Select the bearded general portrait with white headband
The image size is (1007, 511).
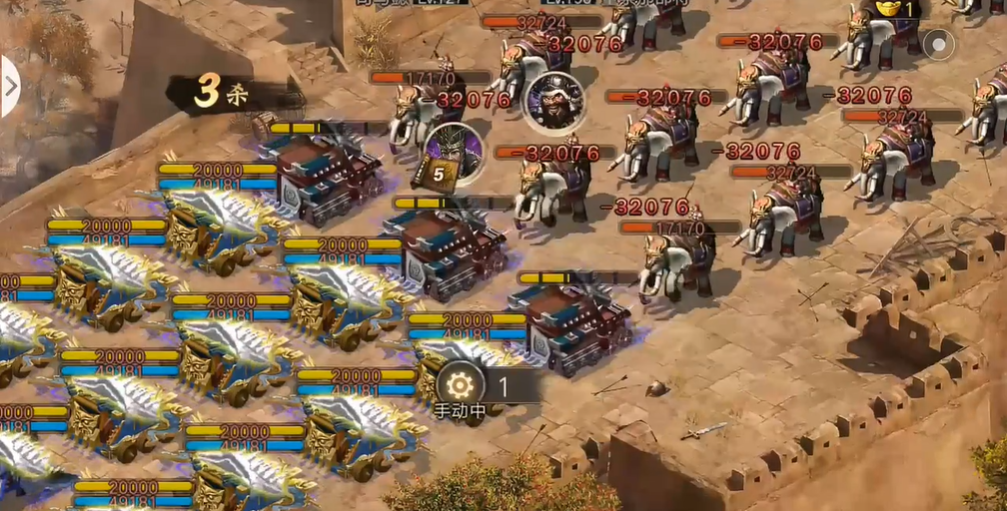pos(555,100)
